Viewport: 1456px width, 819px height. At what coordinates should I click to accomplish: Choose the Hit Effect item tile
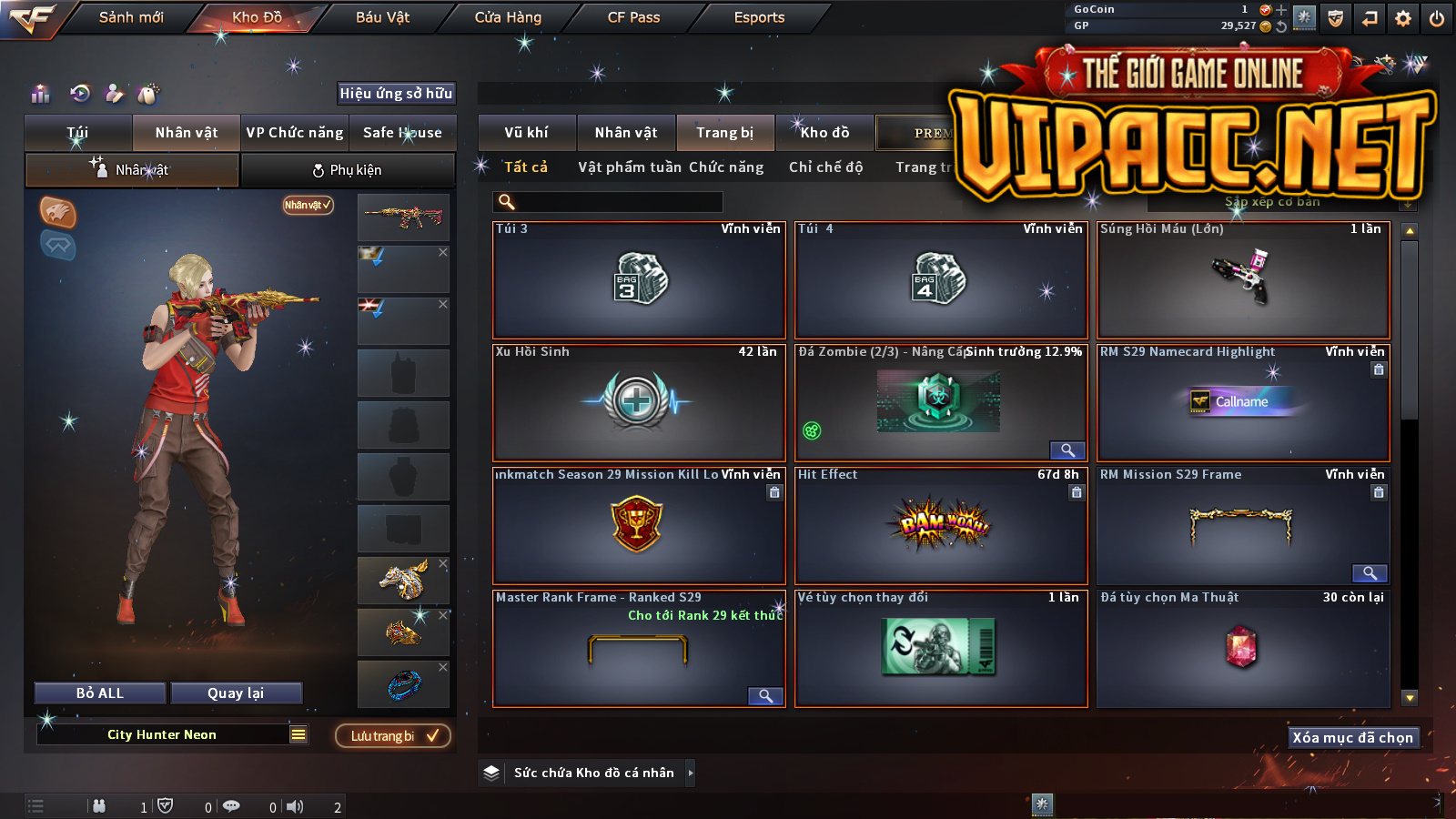[941, 525]
